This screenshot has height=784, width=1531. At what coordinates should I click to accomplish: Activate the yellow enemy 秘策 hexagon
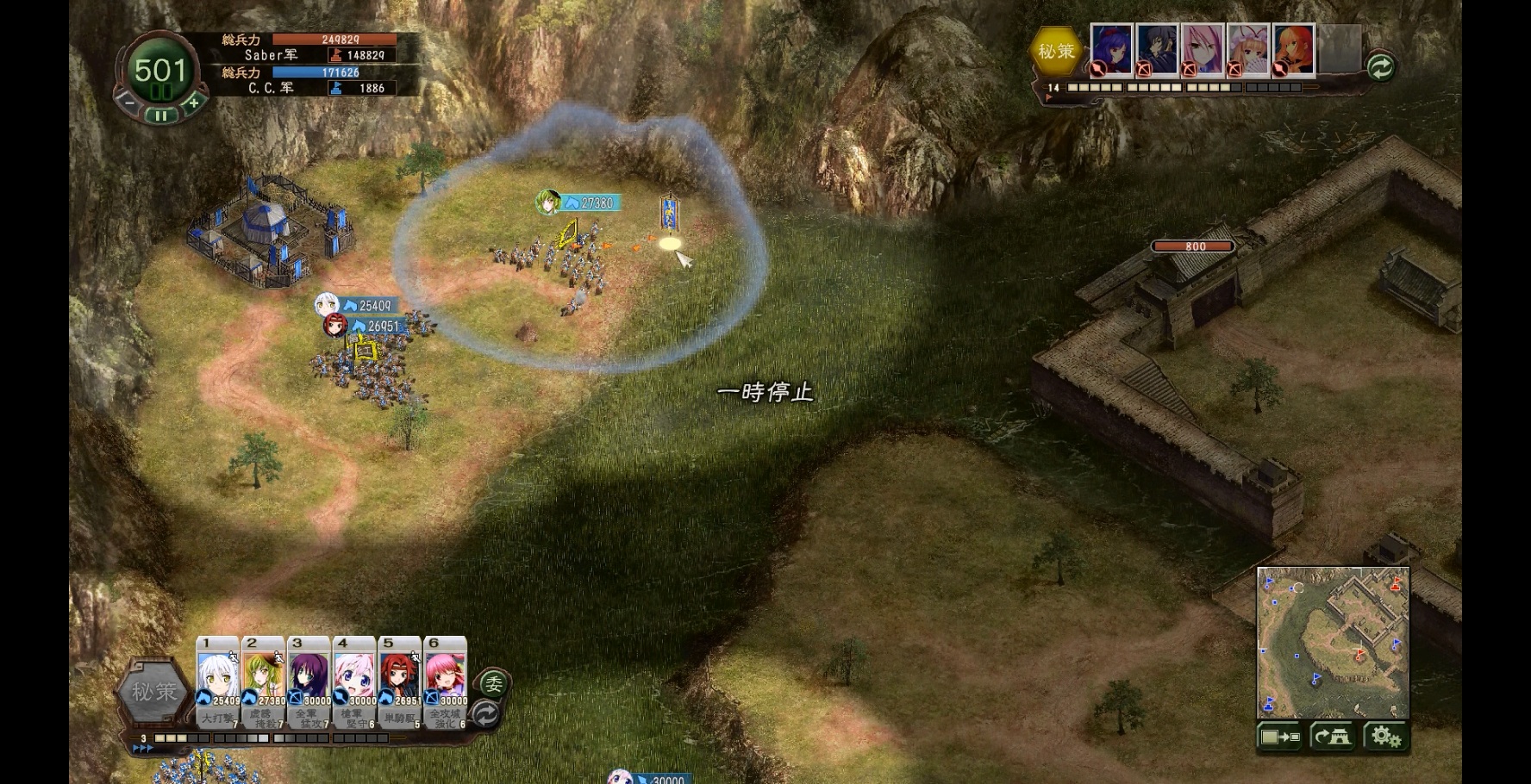(1056, 52)
